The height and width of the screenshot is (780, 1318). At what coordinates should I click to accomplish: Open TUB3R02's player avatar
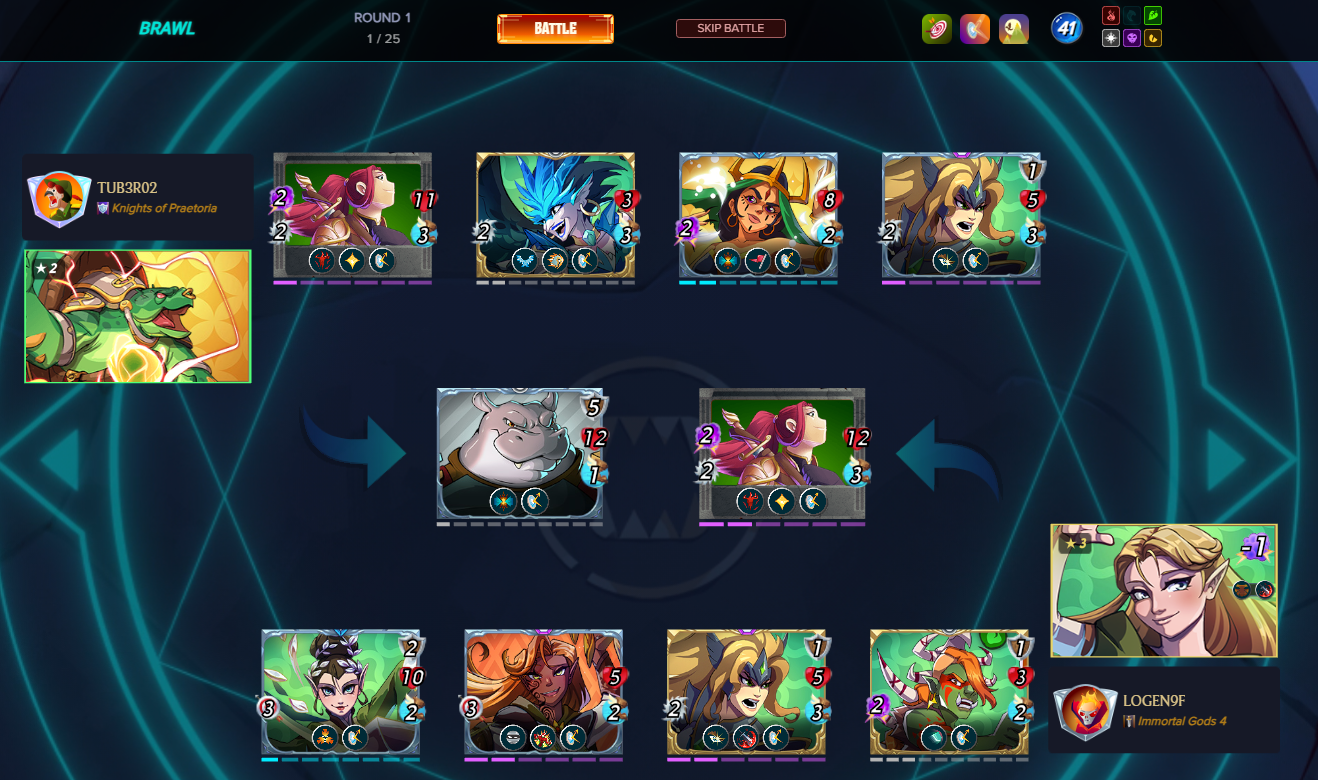[x=57, y=197]
